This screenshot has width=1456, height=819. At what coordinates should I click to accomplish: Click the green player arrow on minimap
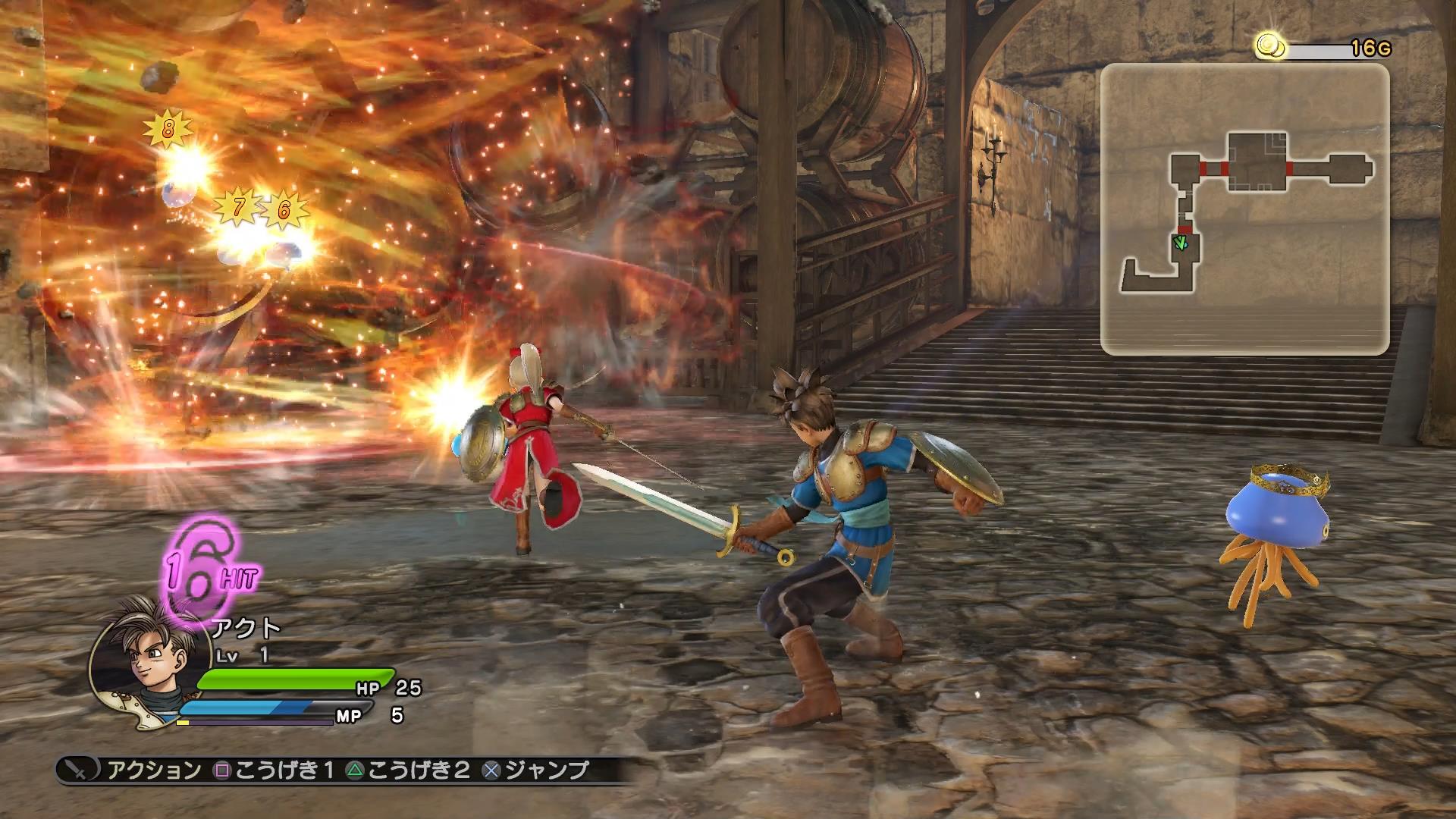click(1180, 243)
